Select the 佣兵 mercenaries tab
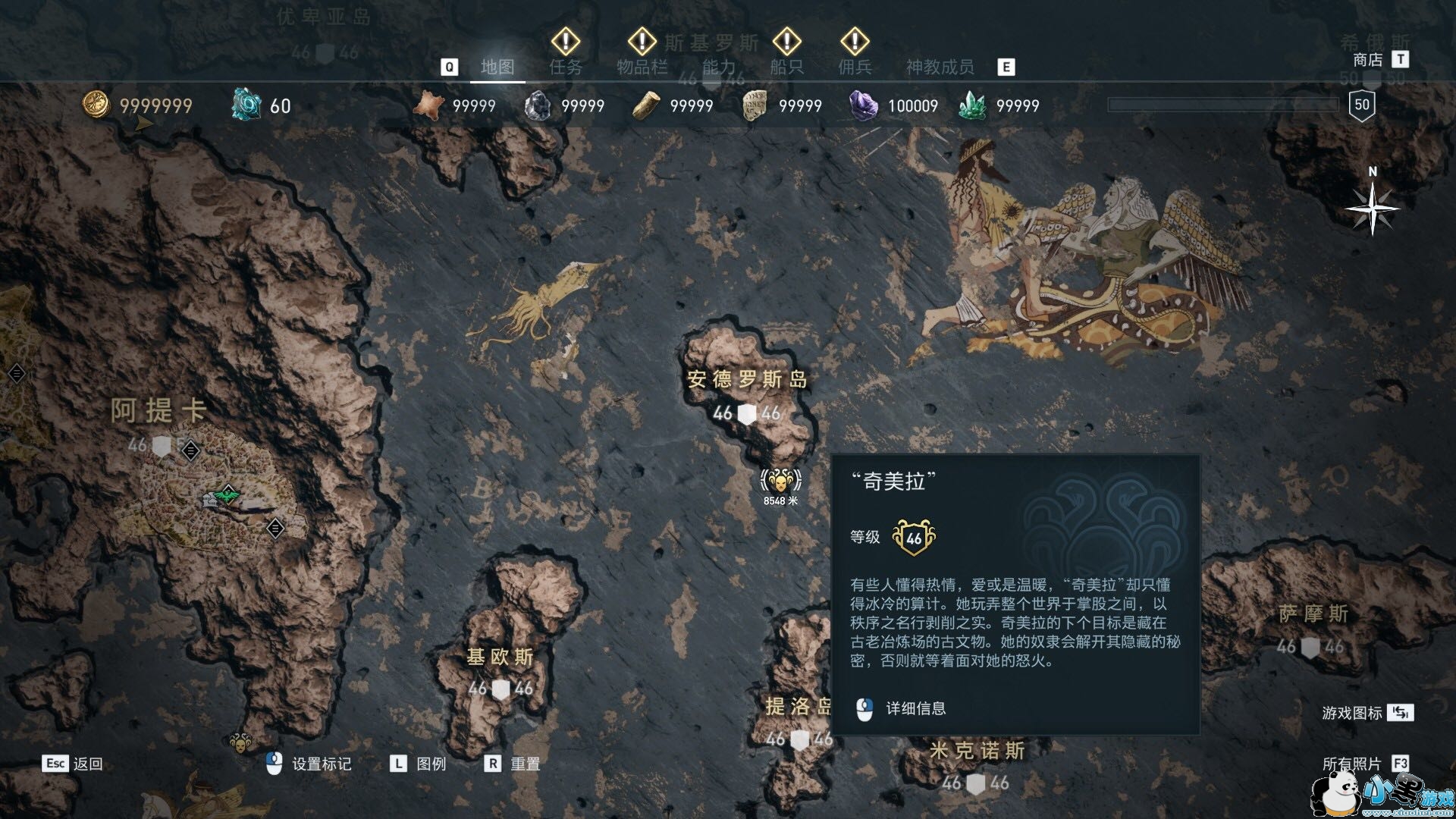The height and width of the screenshot is (819, 1456). point(855,67)
